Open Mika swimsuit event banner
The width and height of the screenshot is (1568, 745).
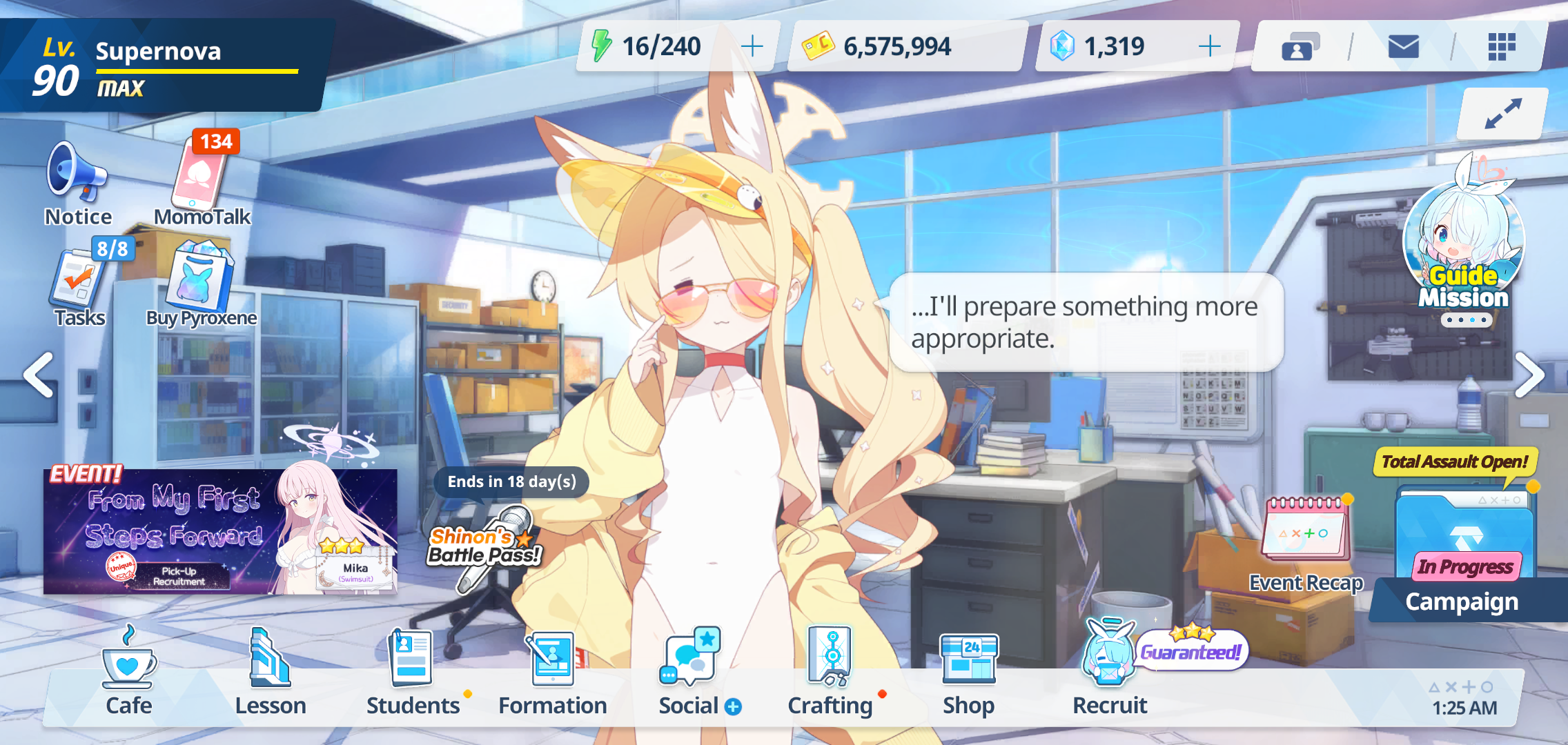219,531
